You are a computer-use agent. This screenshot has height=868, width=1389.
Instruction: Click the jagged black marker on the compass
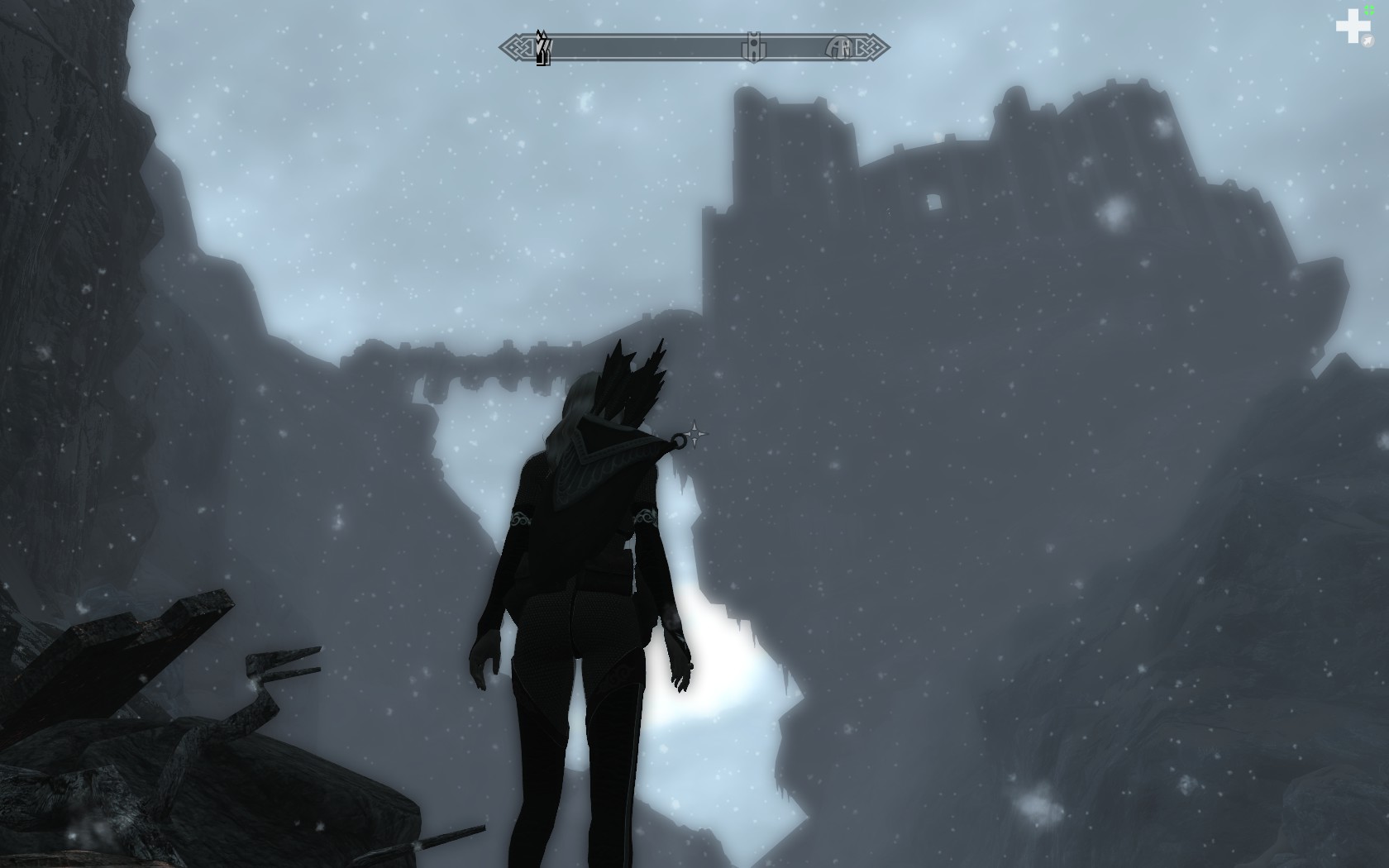point(543,48)
